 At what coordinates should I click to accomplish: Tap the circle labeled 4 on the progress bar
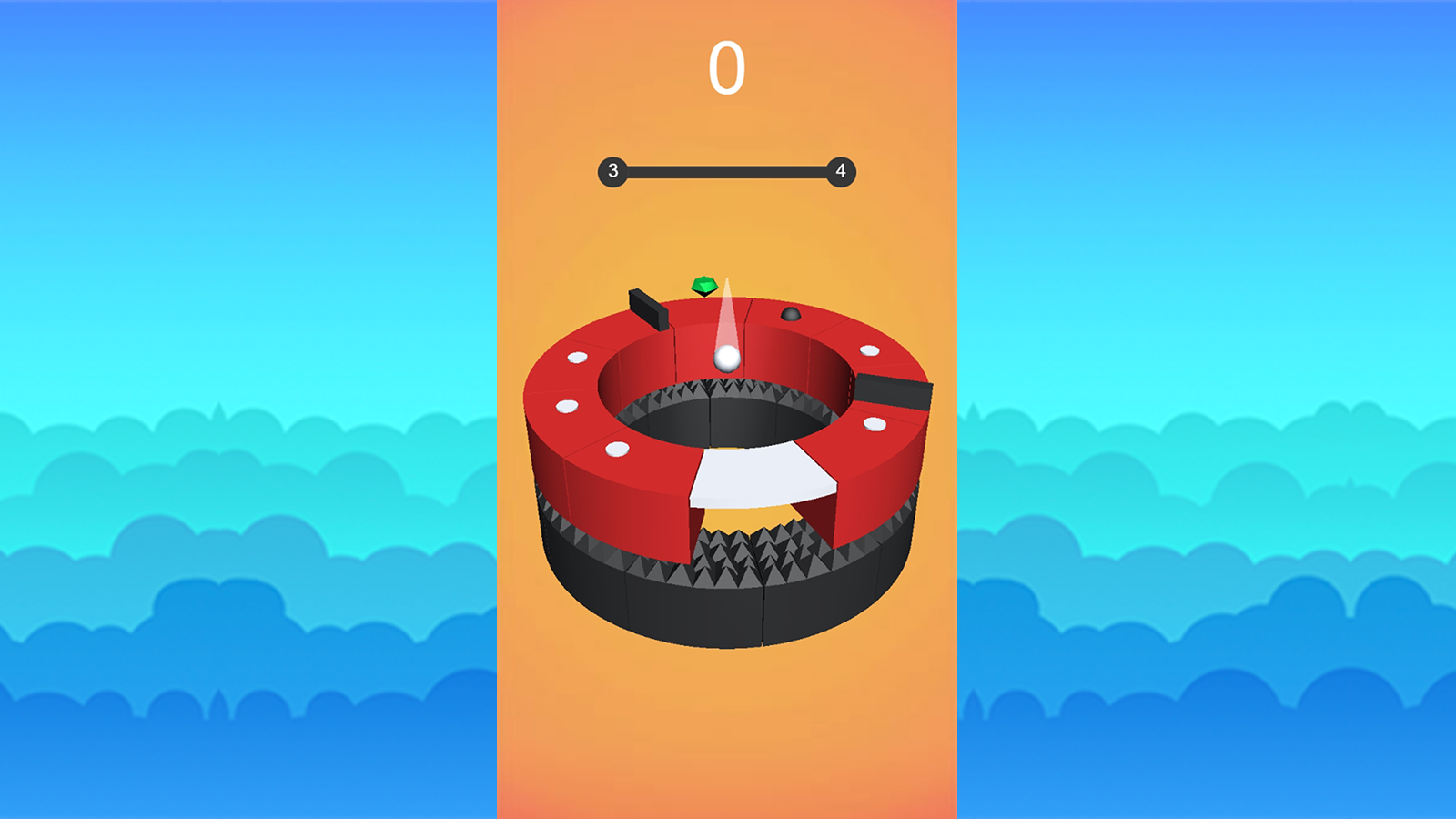[840, 168]
